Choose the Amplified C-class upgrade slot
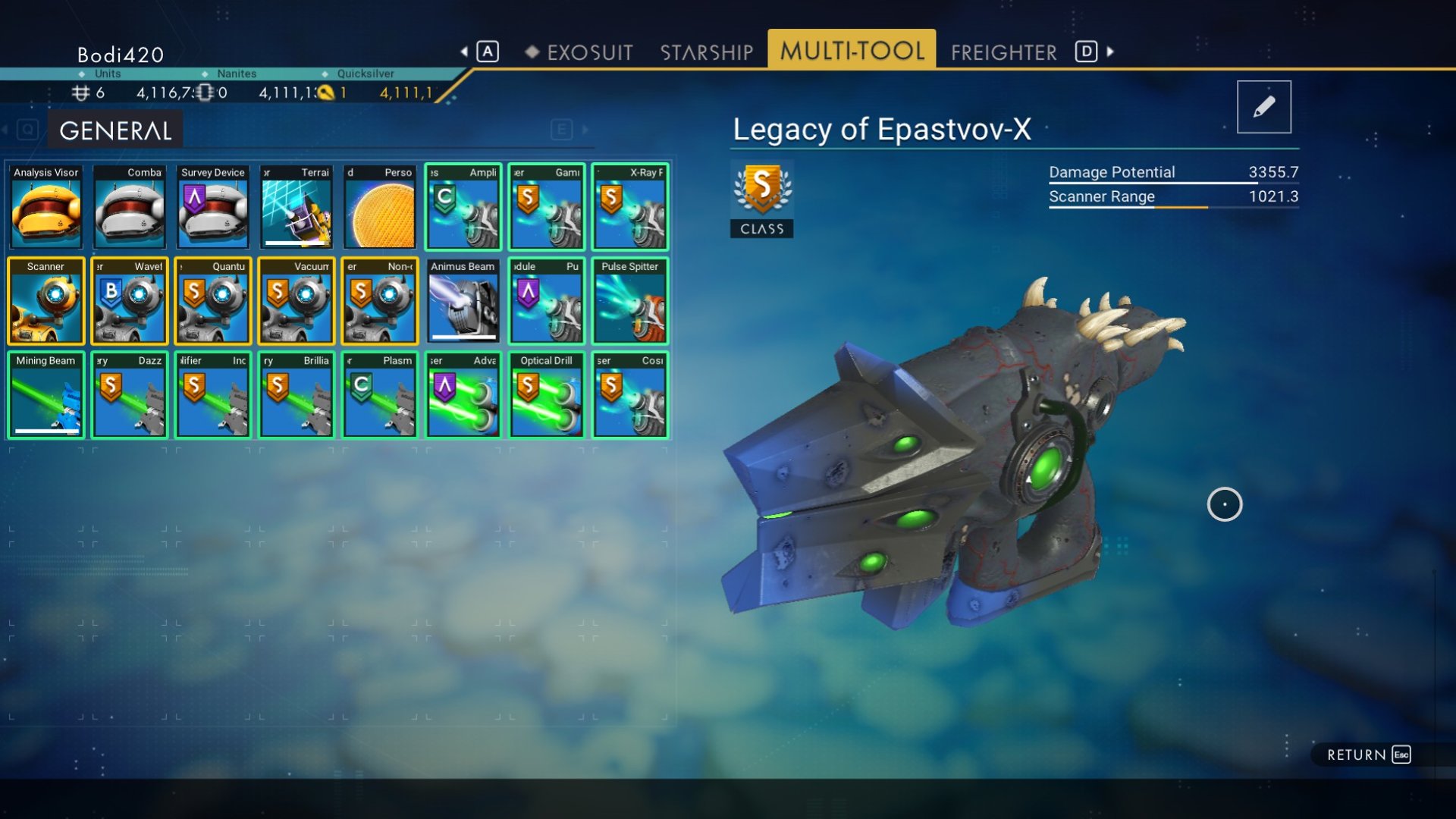Viewport: 1456px width, 819px height. click(463, 207)
